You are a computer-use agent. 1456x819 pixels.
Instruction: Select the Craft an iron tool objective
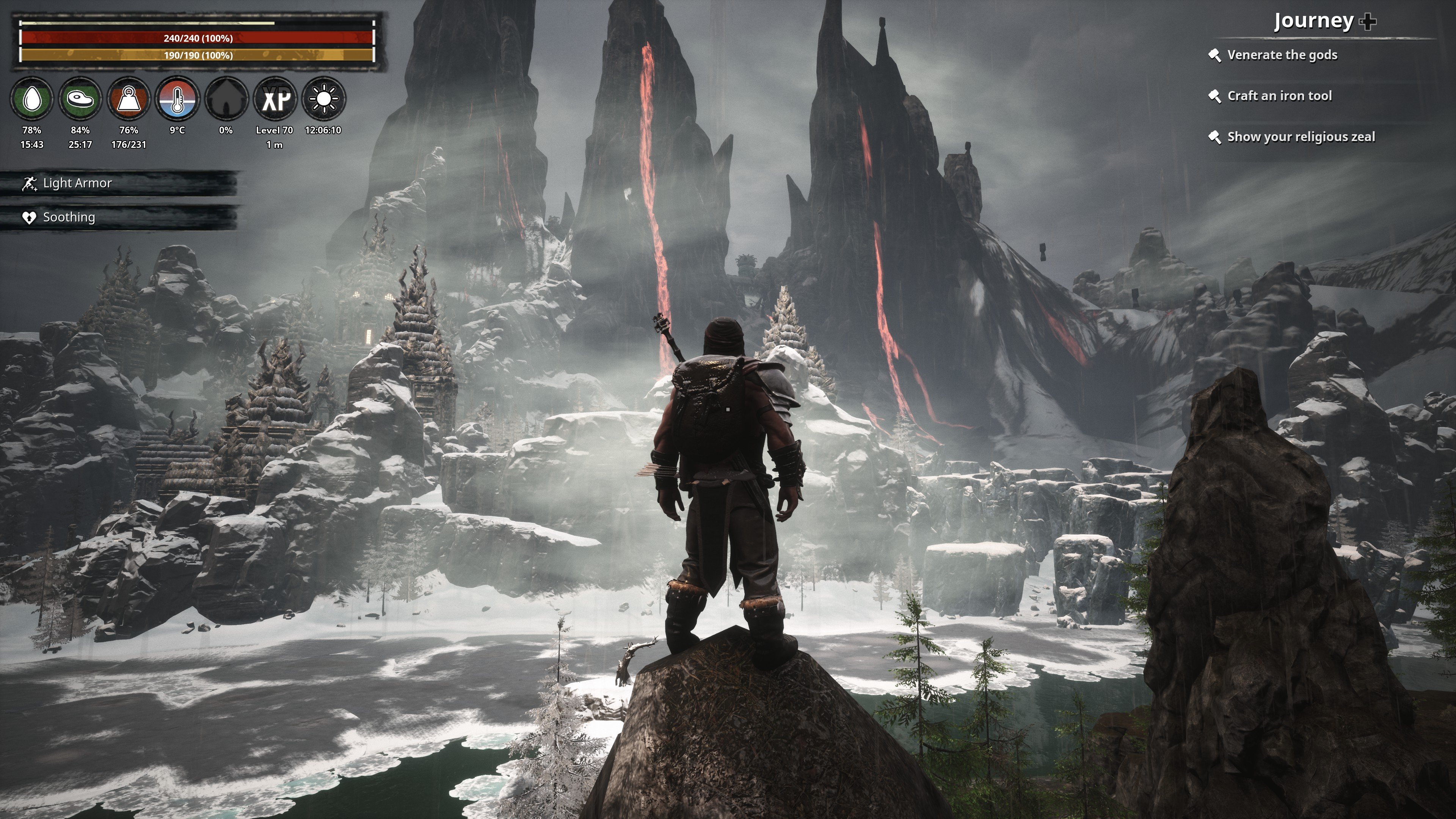(1279, 96)
